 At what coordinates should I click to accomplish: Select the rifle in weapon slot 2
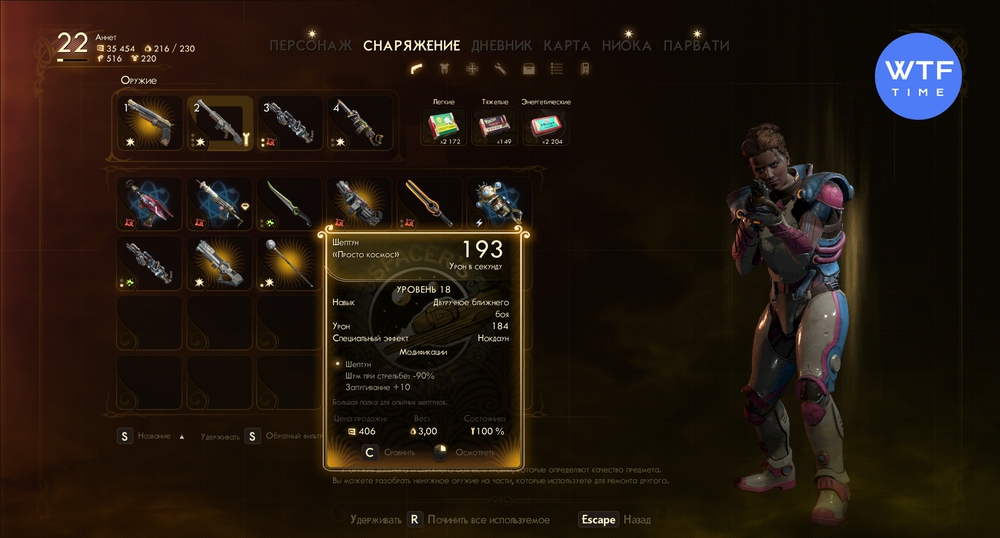(220, 123)
